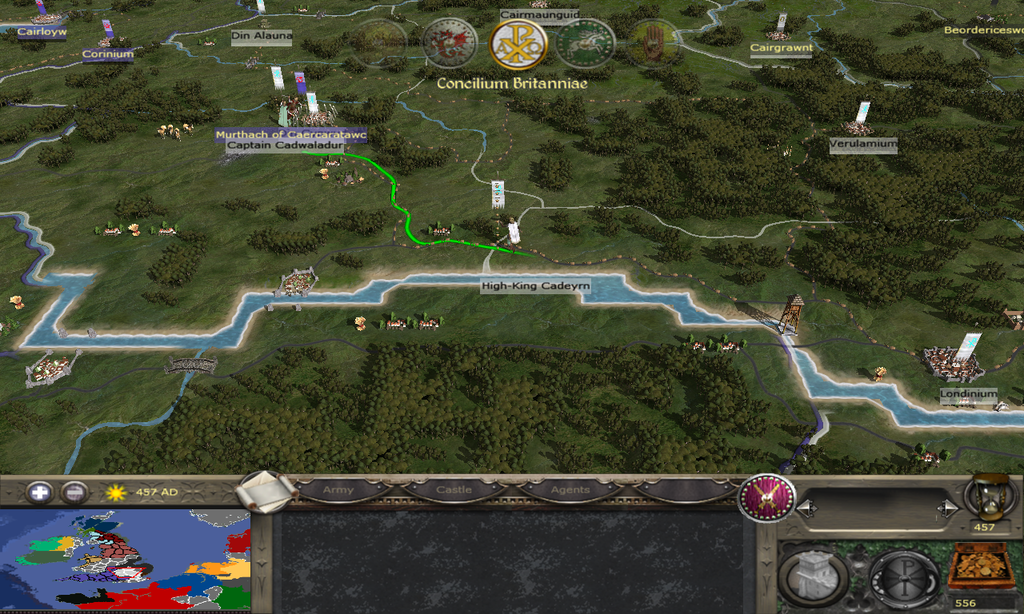Zoom in the minimap with the plus button
The width and height of the screenshot is (1024, 614).
pyautogui.click(x=40, y=492)
